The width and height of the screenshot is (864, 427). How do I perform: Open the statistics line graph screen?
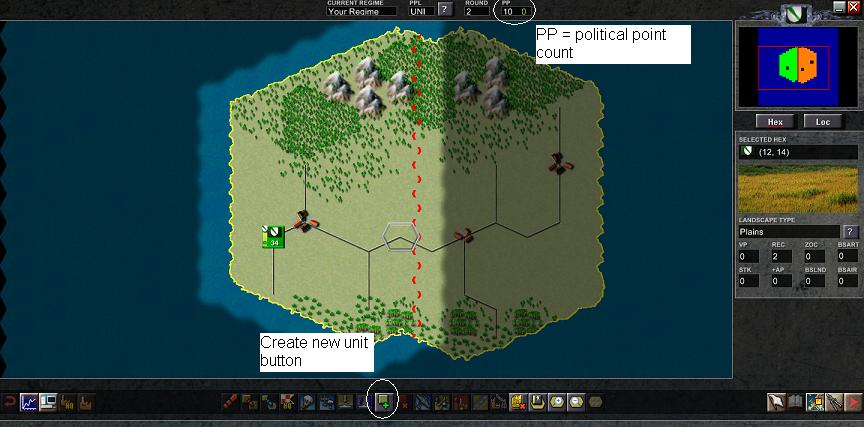(x=29, y=402)
